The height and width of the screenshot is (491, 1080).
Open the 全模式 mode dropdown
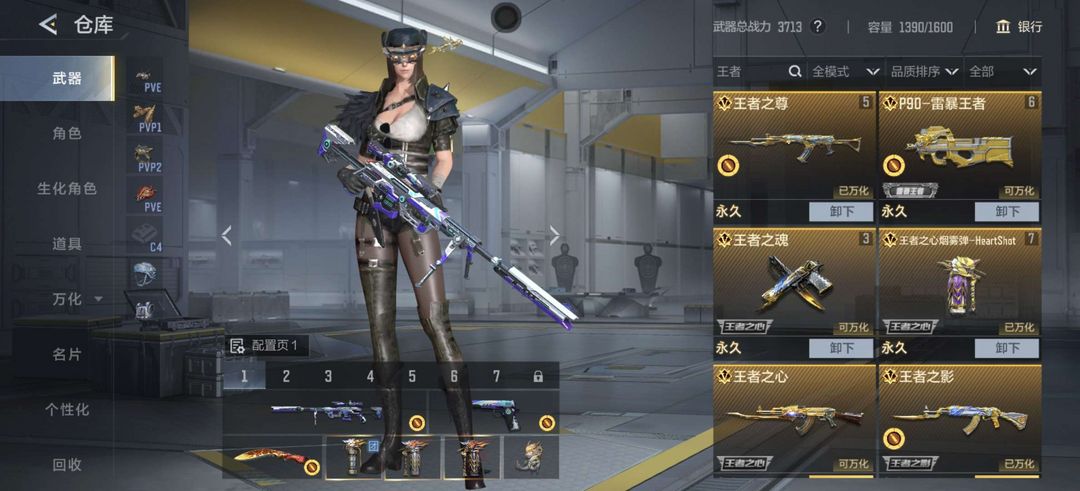(x=845, y=71)
